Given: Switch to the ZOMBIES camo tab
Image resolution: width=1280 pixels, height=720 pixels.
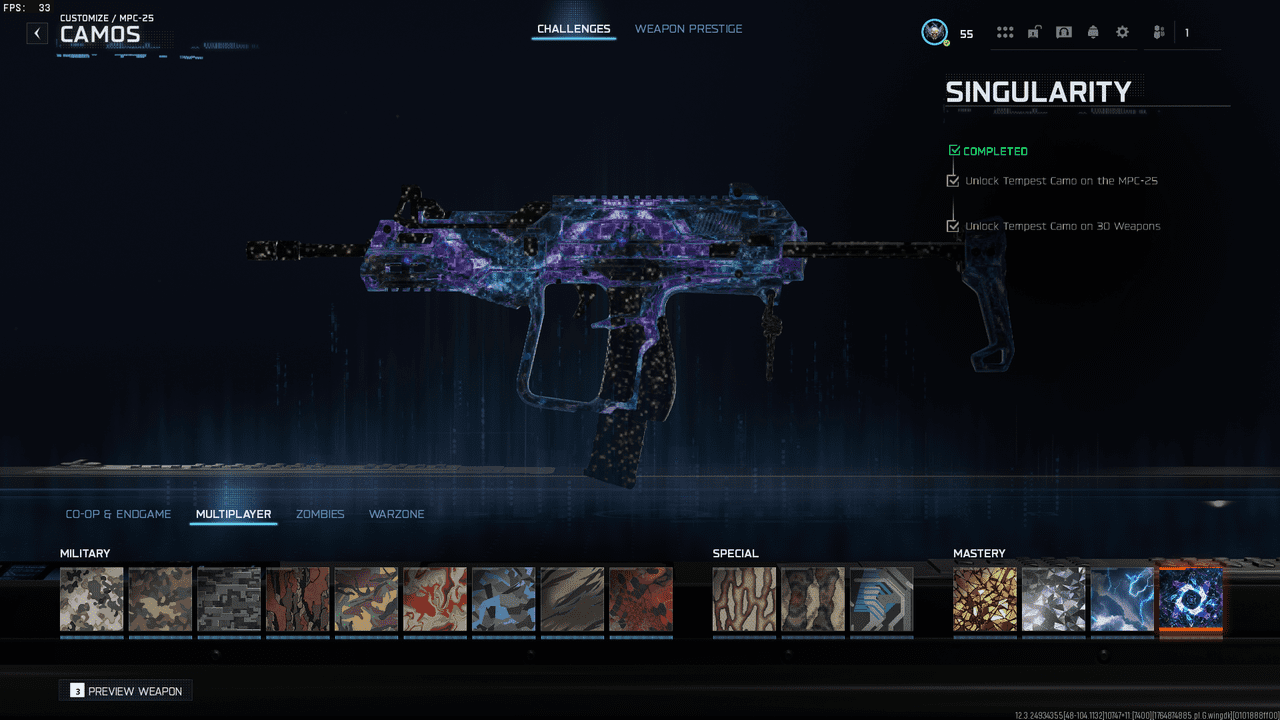Looking at the screenshot, I should coord(320,513).
